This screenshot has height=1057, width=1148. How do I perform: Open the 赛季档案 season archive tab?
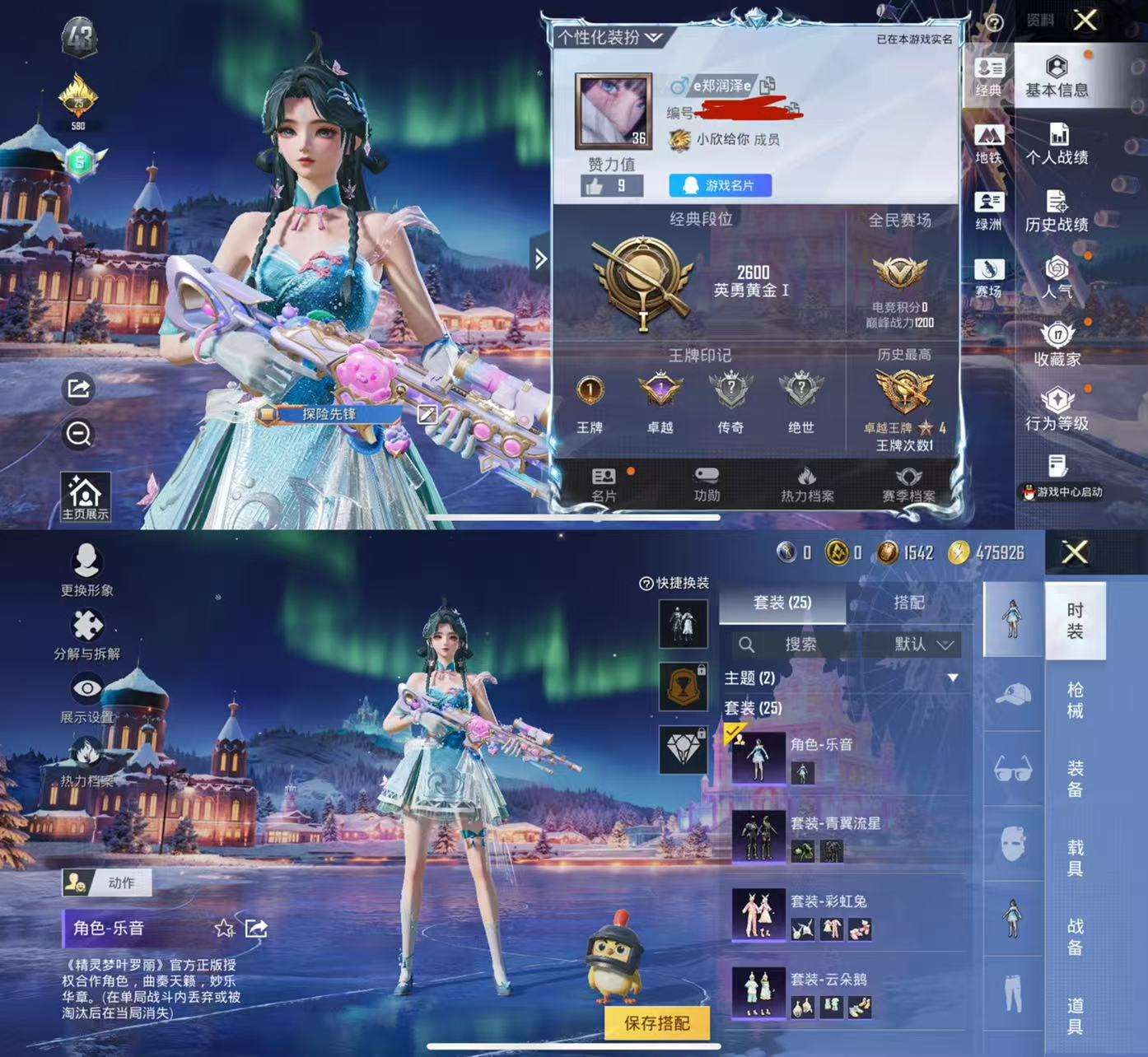click(x=908, y=484)
